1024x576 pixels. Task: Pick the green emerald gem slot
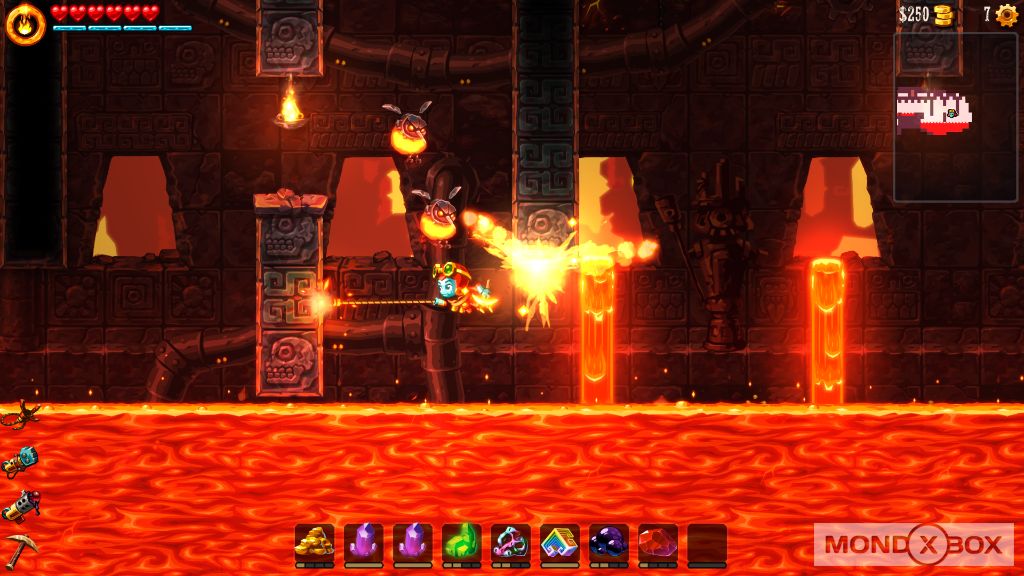point(461,543)
